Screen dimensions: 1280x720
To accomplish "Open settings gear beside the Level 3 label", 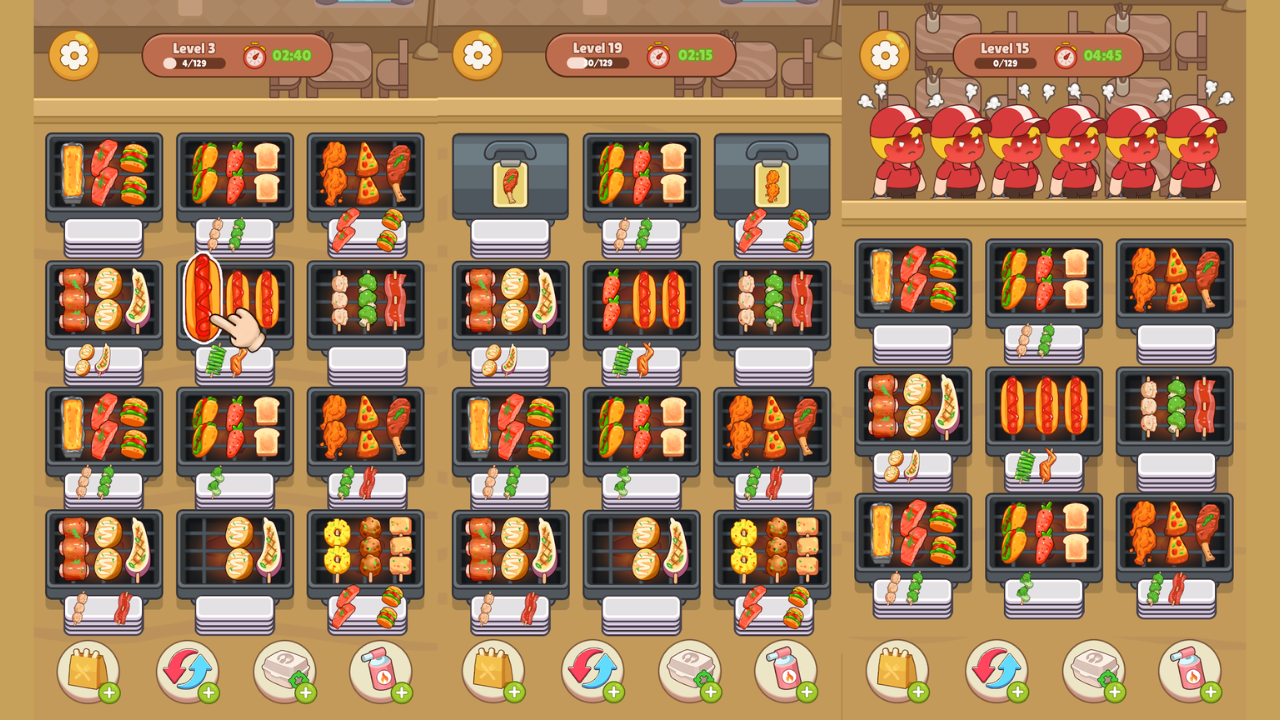I will (x=74, y=56).
